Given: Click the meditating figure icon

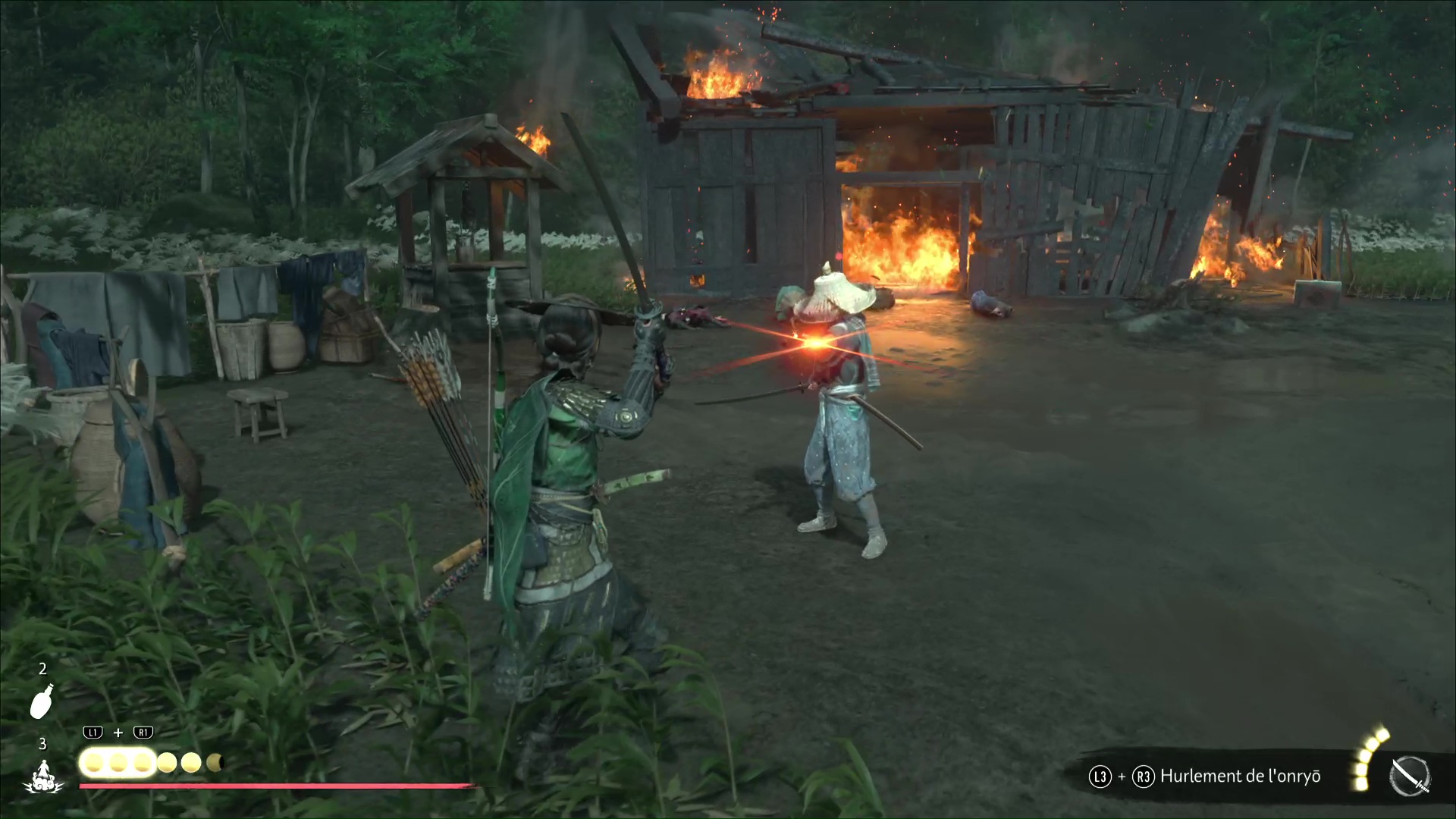Looking at the screenshot, I should click(x=43, y=777).
